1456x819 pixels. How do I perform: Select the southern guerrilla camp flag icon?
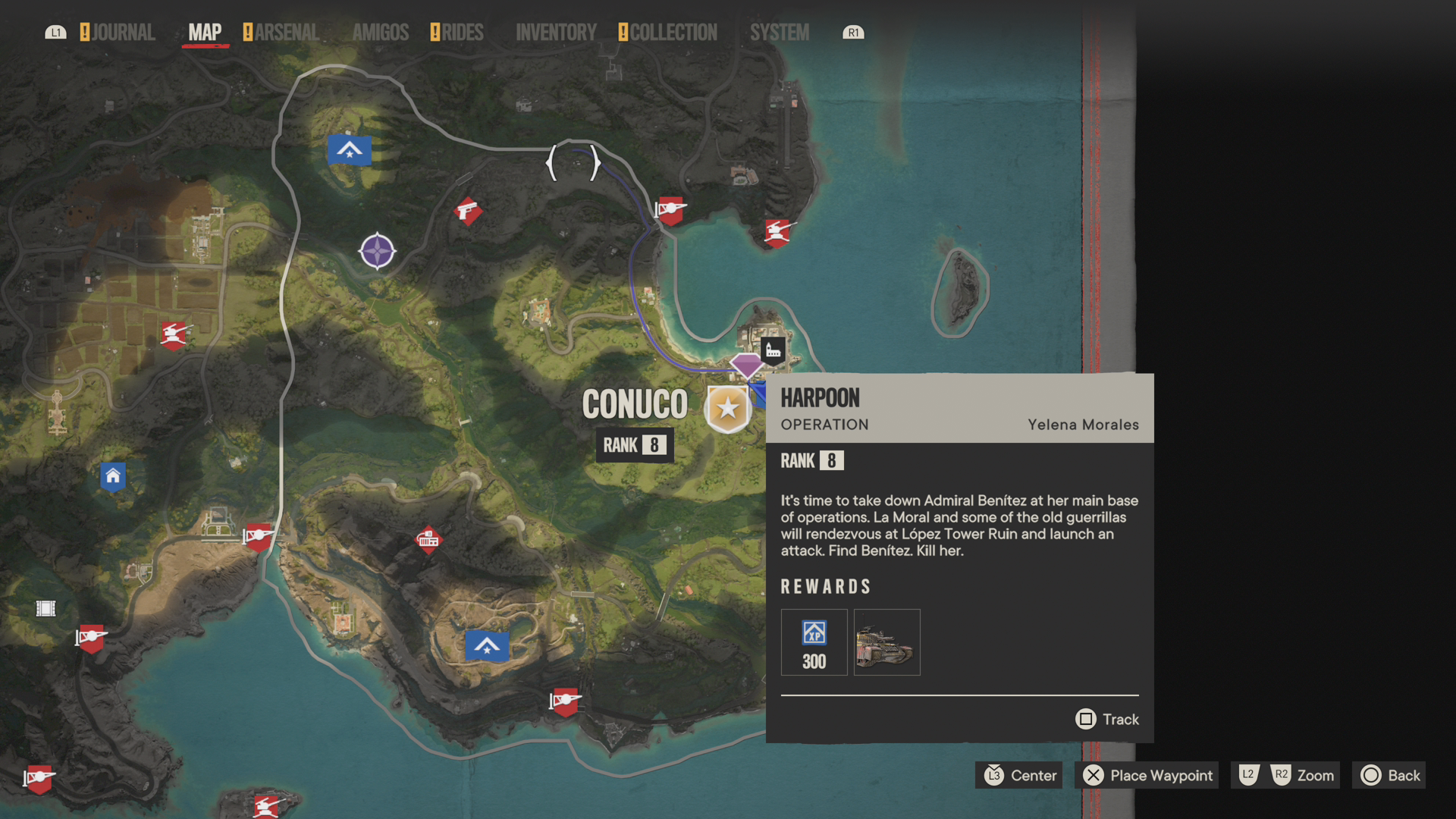(488, 646)
